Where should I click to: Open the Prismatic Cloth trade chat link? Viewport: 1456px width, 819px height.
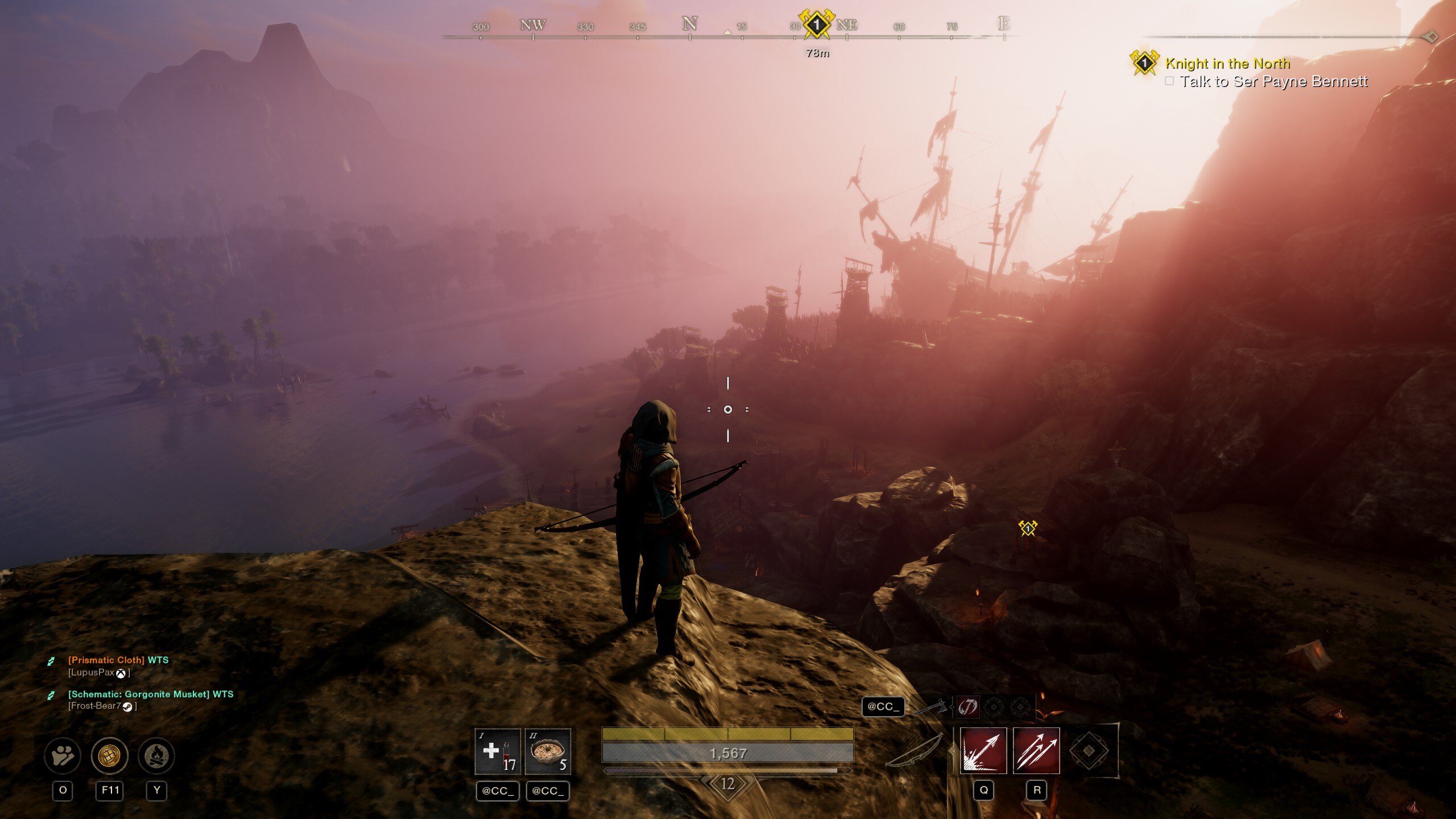point(106,660)
